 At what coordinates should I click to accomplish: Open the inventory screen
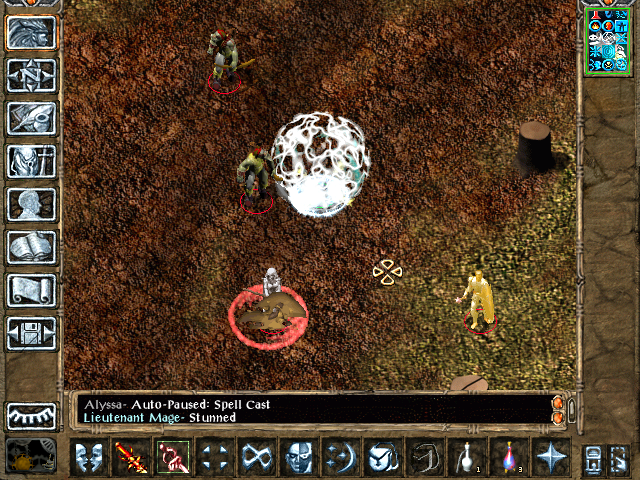31,161
